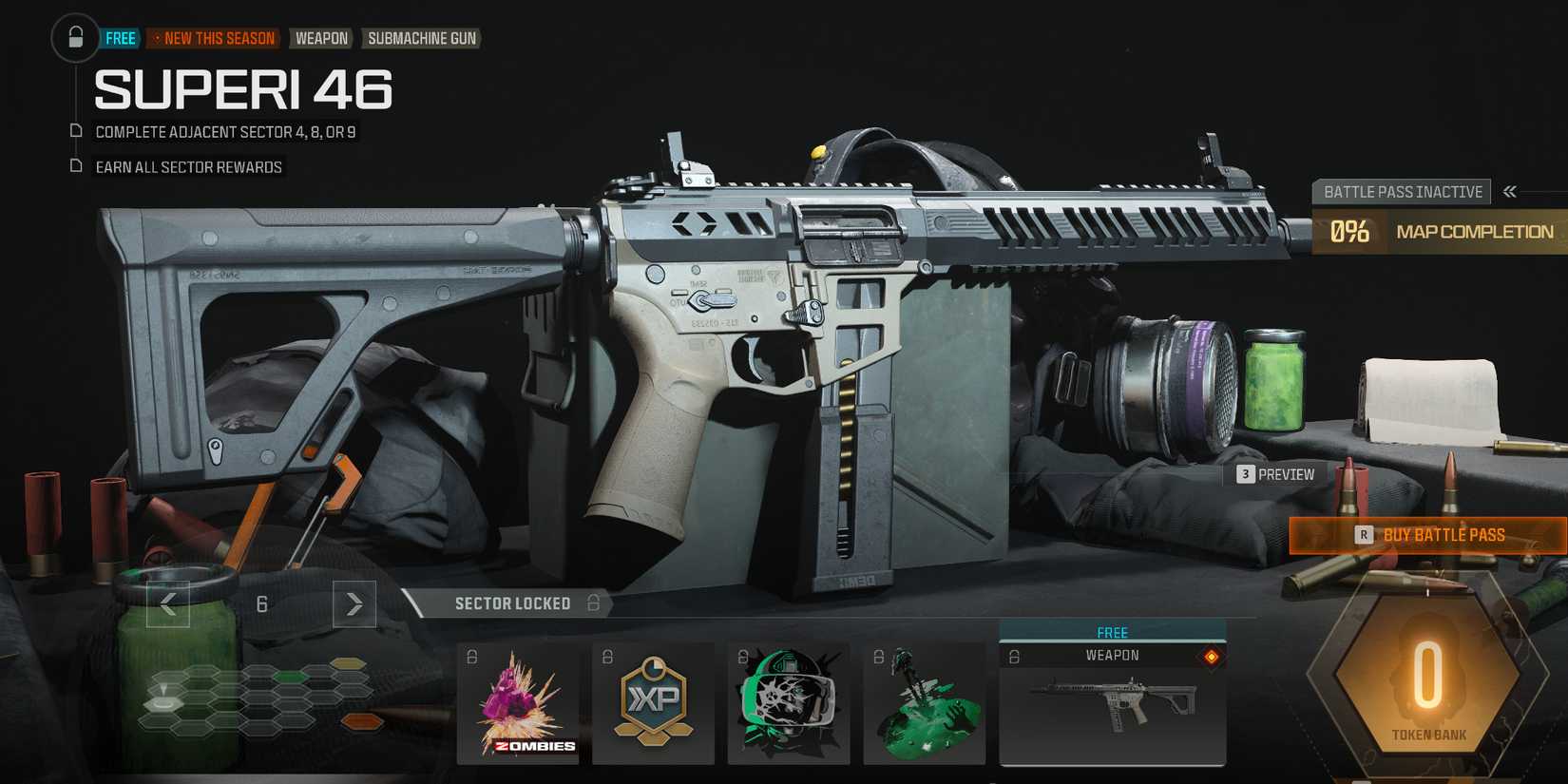Click the lock on the SECTOR LOCKED banner

(x=592, y=603)
